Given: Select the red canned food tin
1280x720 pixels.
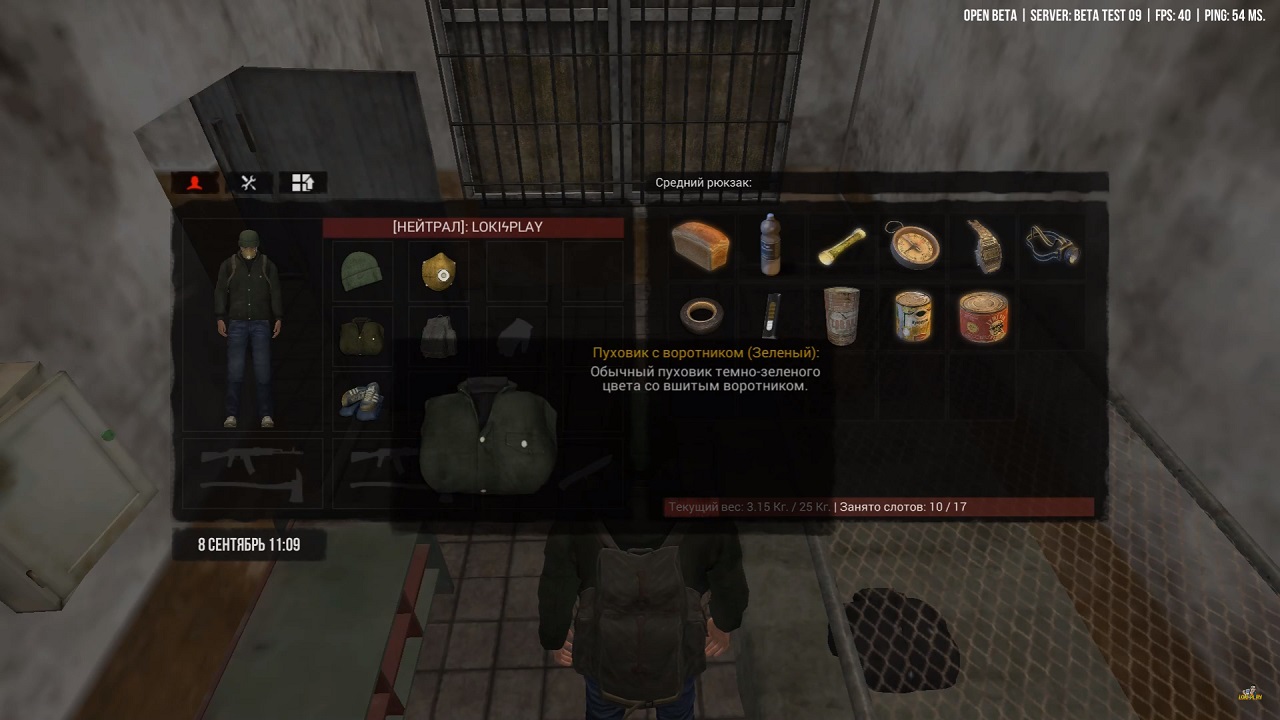Looking at the screenshot, I should click(984, 316).
